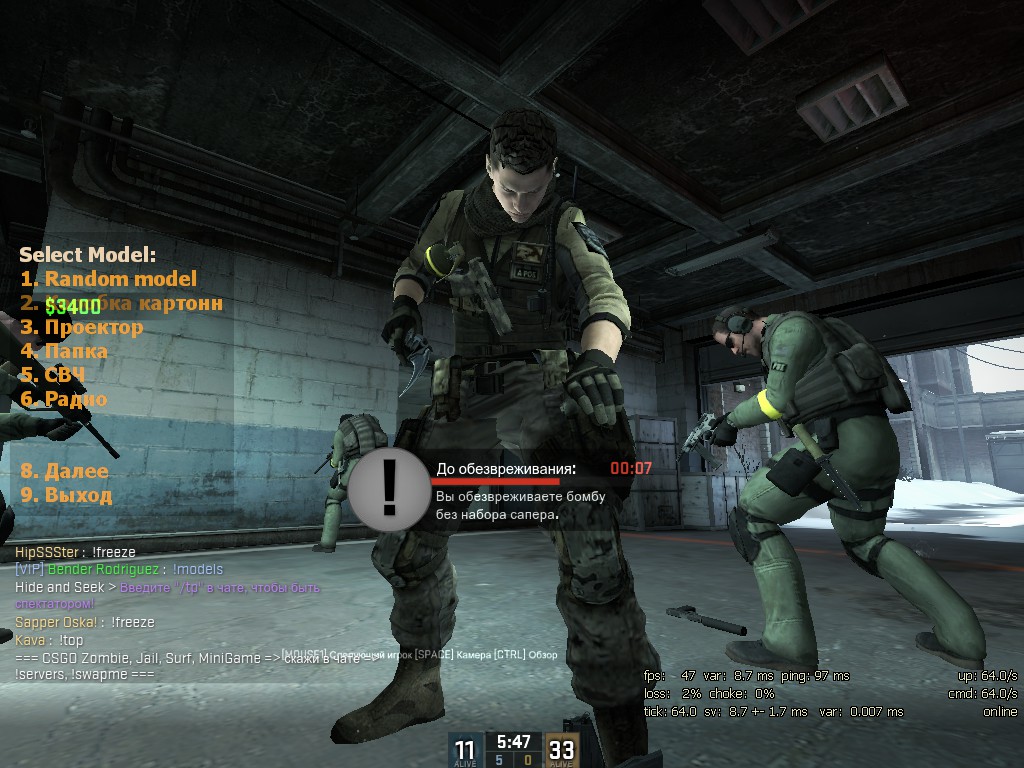Screen dimensions: 1024x768
Task: Choose the Радио model entry
Action: [64, 399]
